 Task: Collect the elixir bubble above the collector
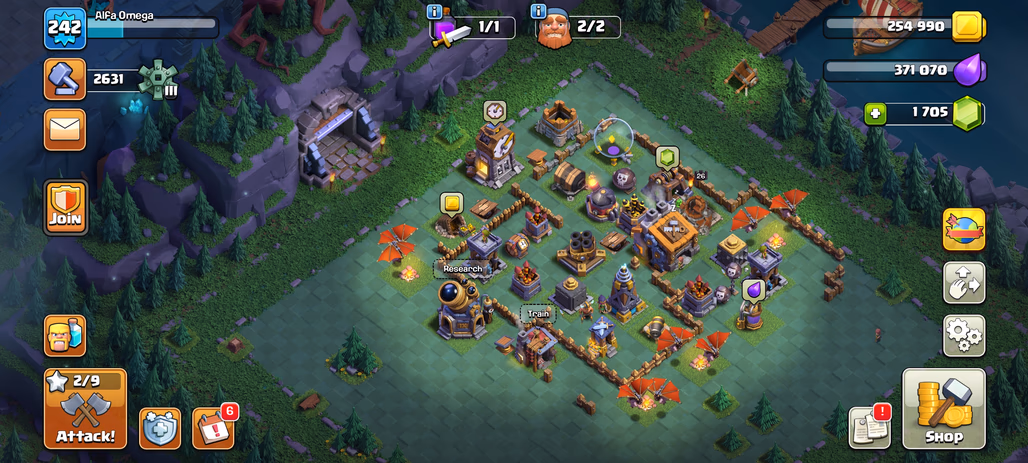(x=754, y=289)
